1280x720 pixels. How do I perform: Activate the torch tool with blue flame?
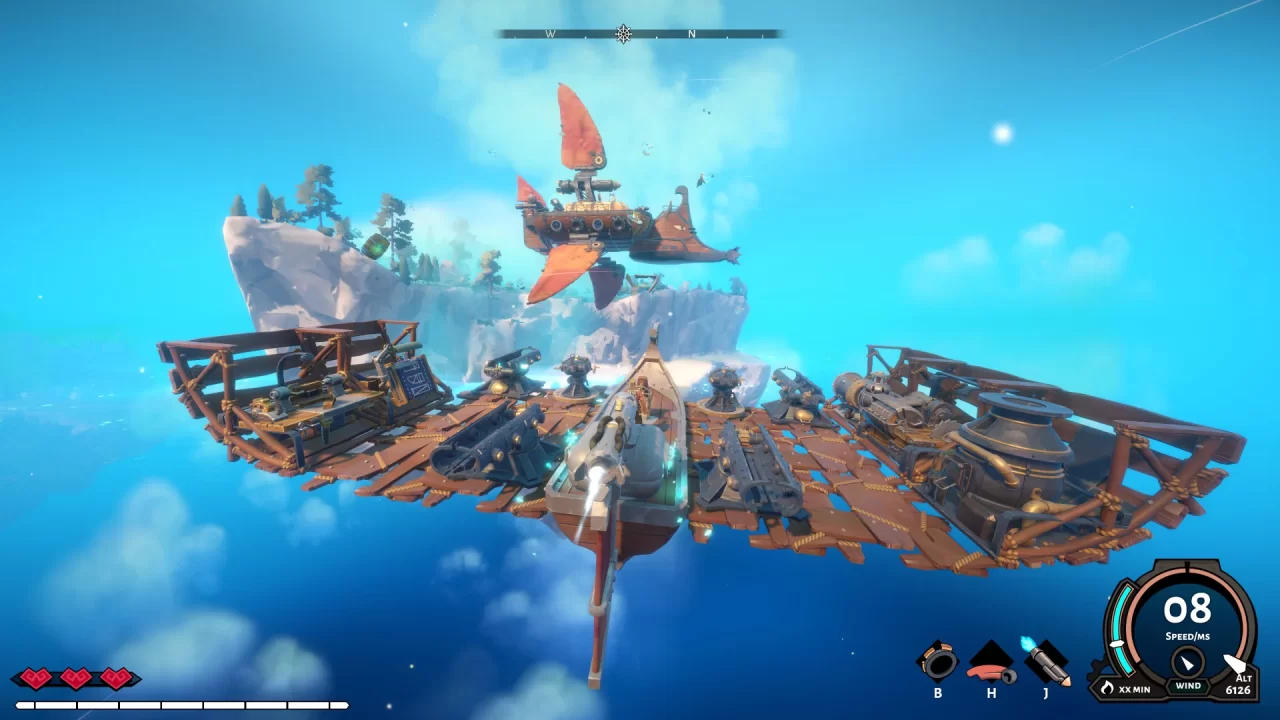click(1046, 661)
